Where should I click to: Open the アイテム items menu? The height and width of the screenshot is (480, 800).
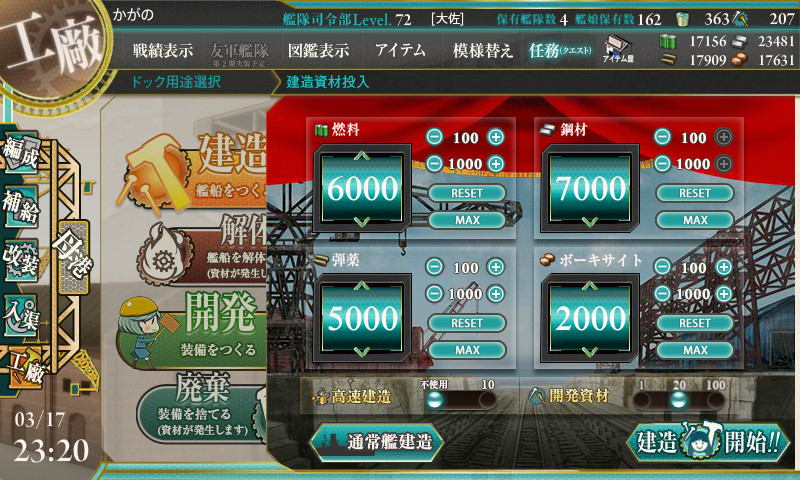400,50
